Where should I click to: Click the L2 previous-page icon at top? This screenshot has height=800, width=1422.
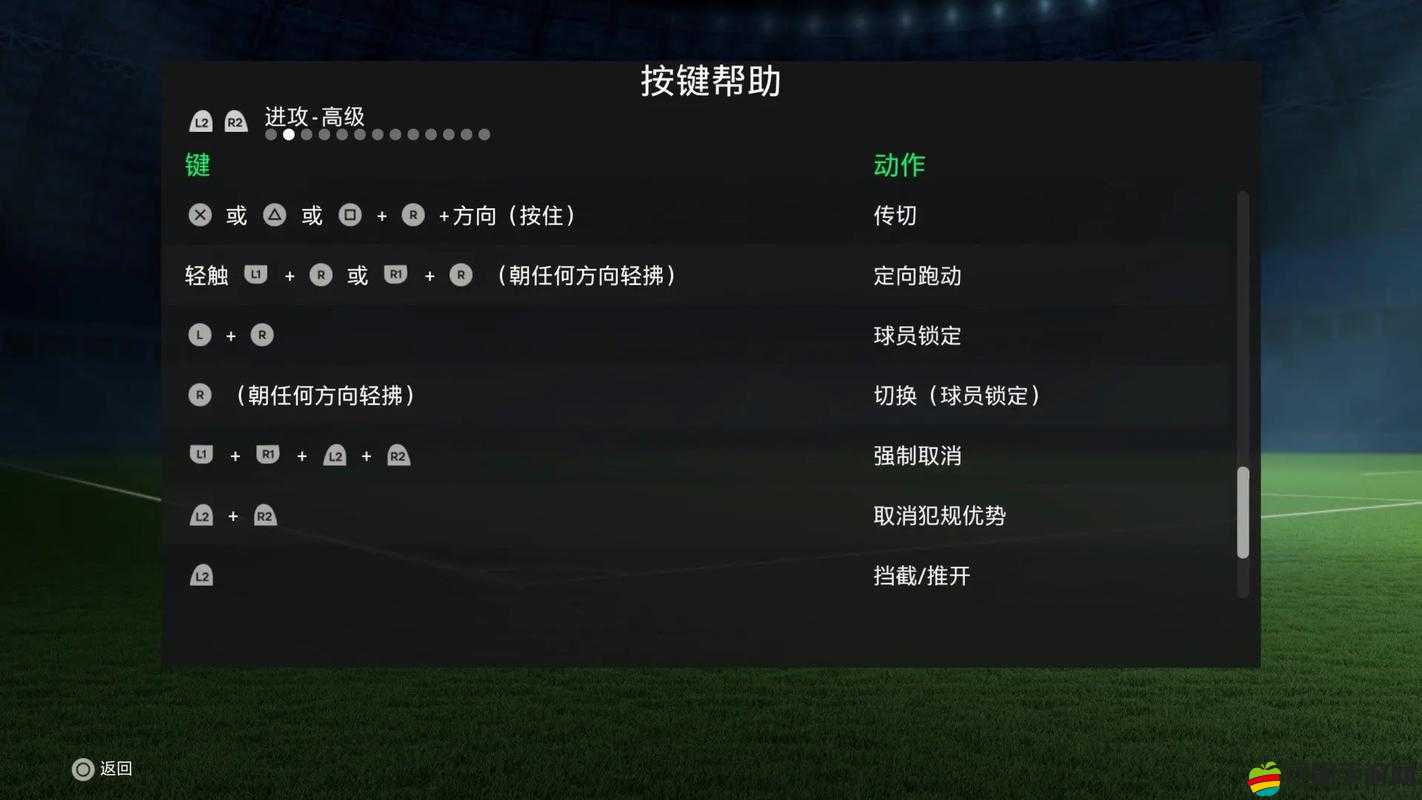tap(200, 121)
